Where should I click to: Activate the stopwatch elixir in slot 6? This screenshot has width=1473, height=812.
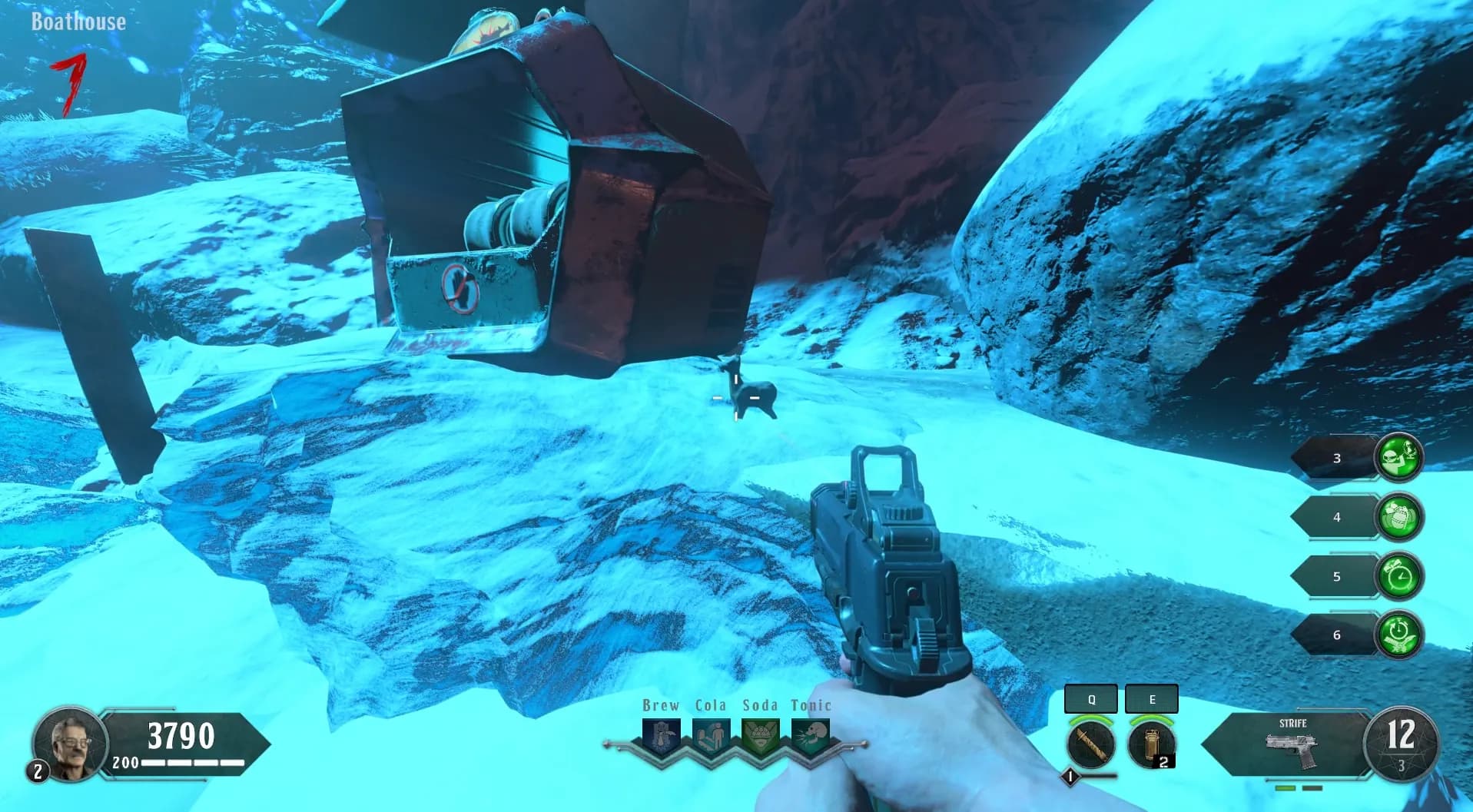pyautogui.click(x=1398, y=635)
